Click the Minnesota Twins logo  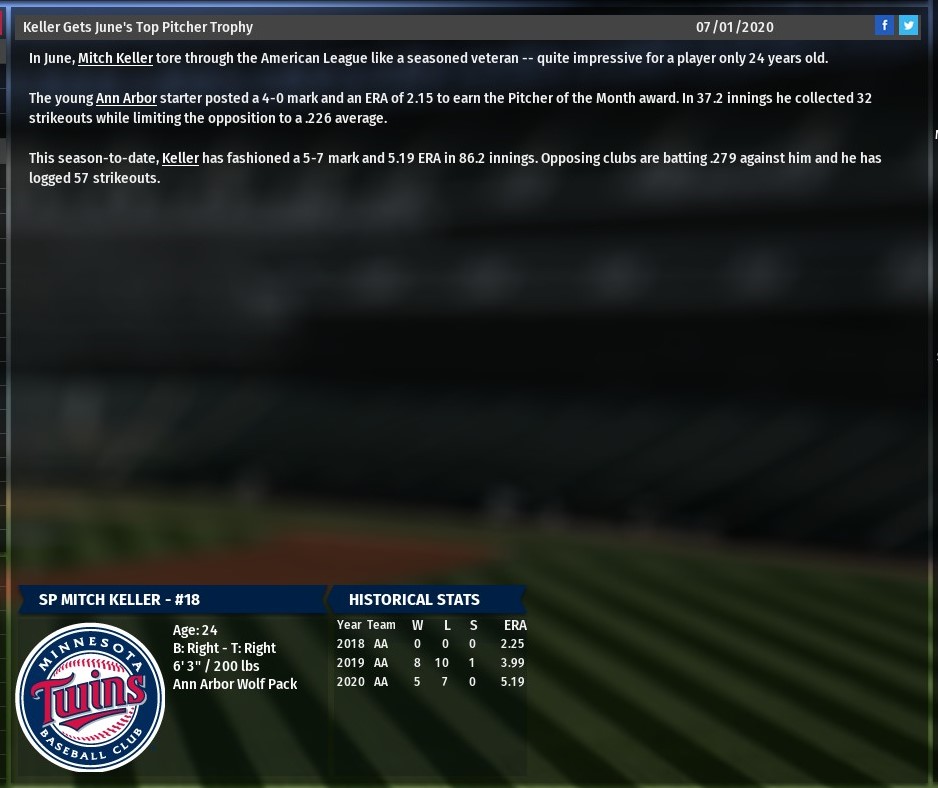pyautogui.click(x=90, y=697)
